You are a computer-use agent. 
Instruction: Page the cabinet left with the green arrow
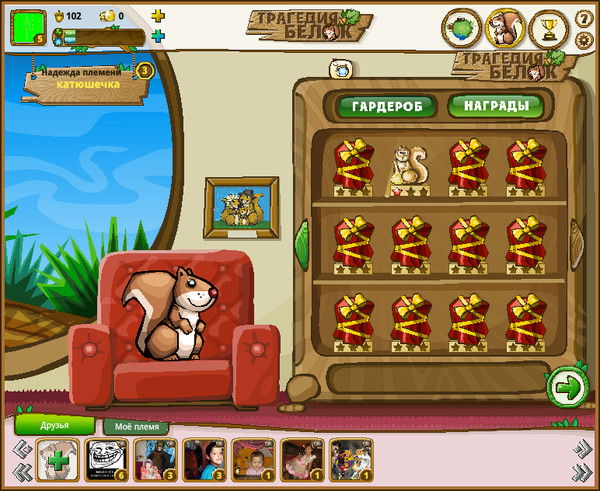(301, 240)
